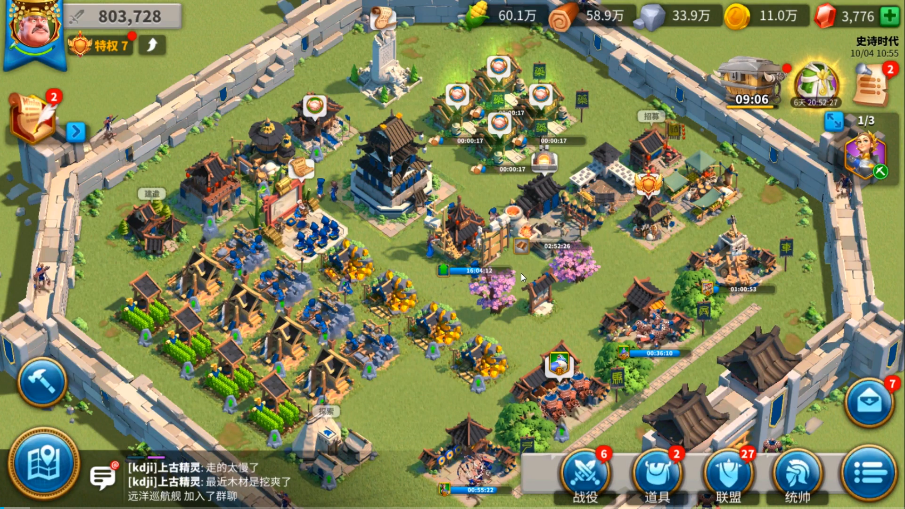Open the horned chest with 09:06 timer
The image size is (905, 509).
(x=751, y=79)
